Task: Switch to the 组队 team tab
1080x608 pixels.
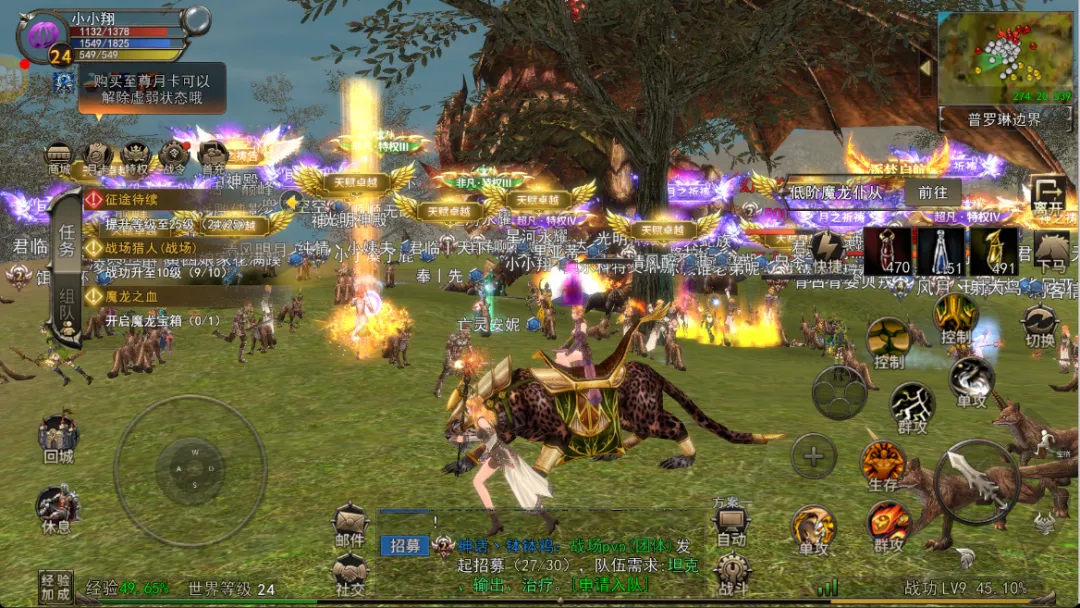Action: [x=67, y=310]
